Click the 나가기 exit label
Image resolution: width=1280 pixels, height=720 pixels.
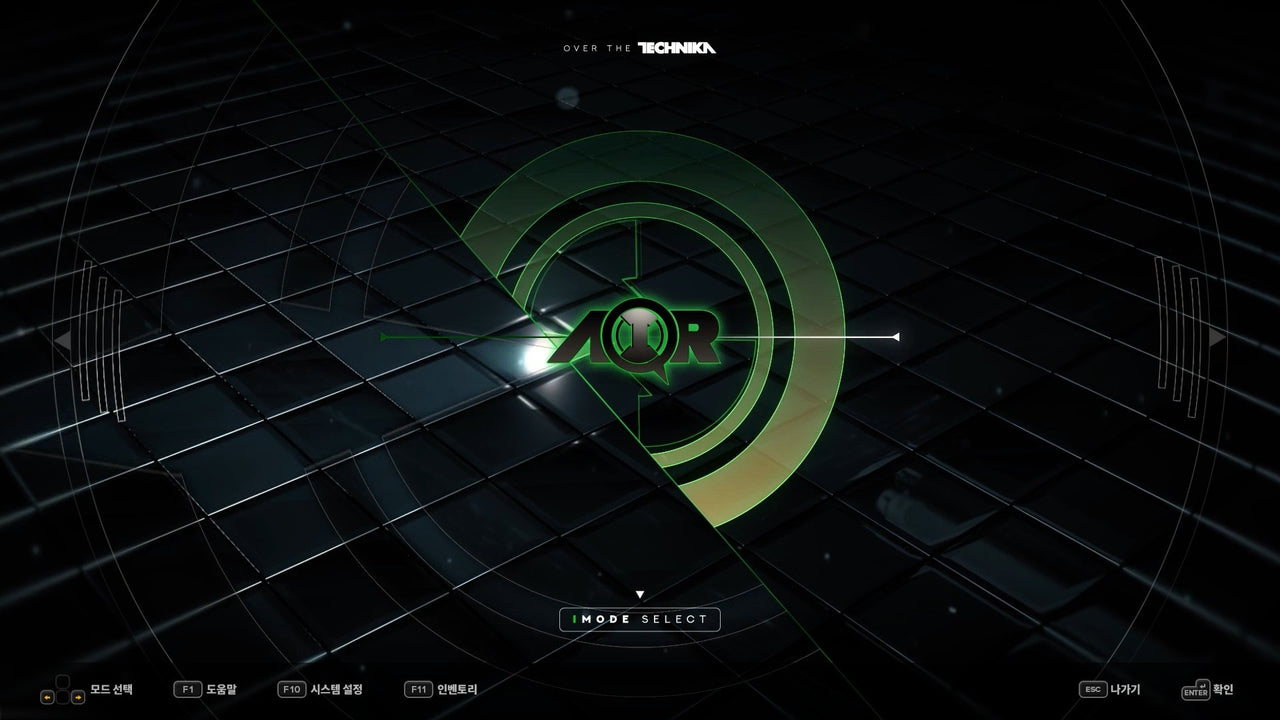pyautogui.click(x=1127, y=689)
